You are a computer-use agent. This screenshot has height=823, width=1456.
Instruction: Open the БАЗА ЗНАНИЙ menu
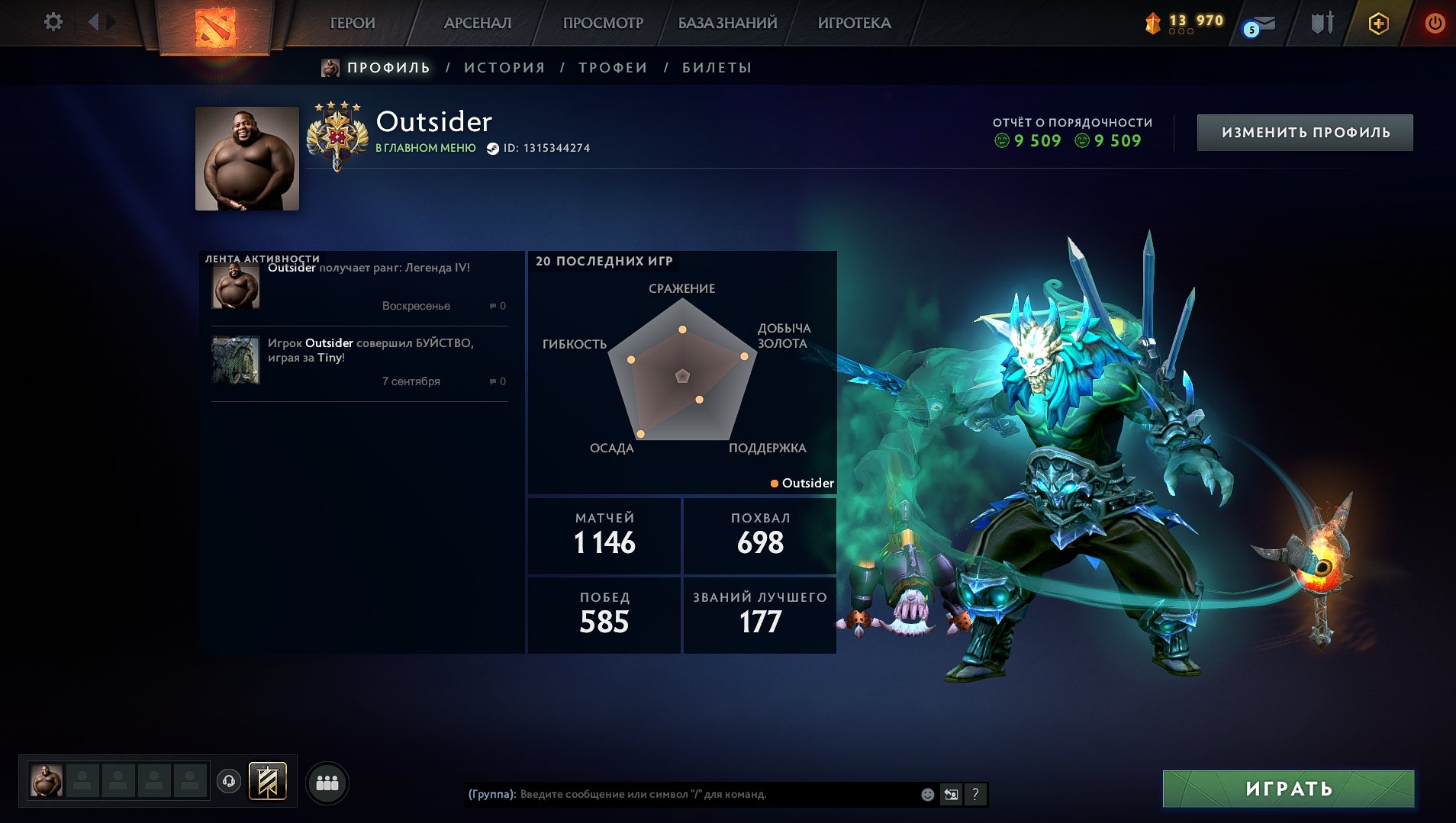tap(726, 23)
